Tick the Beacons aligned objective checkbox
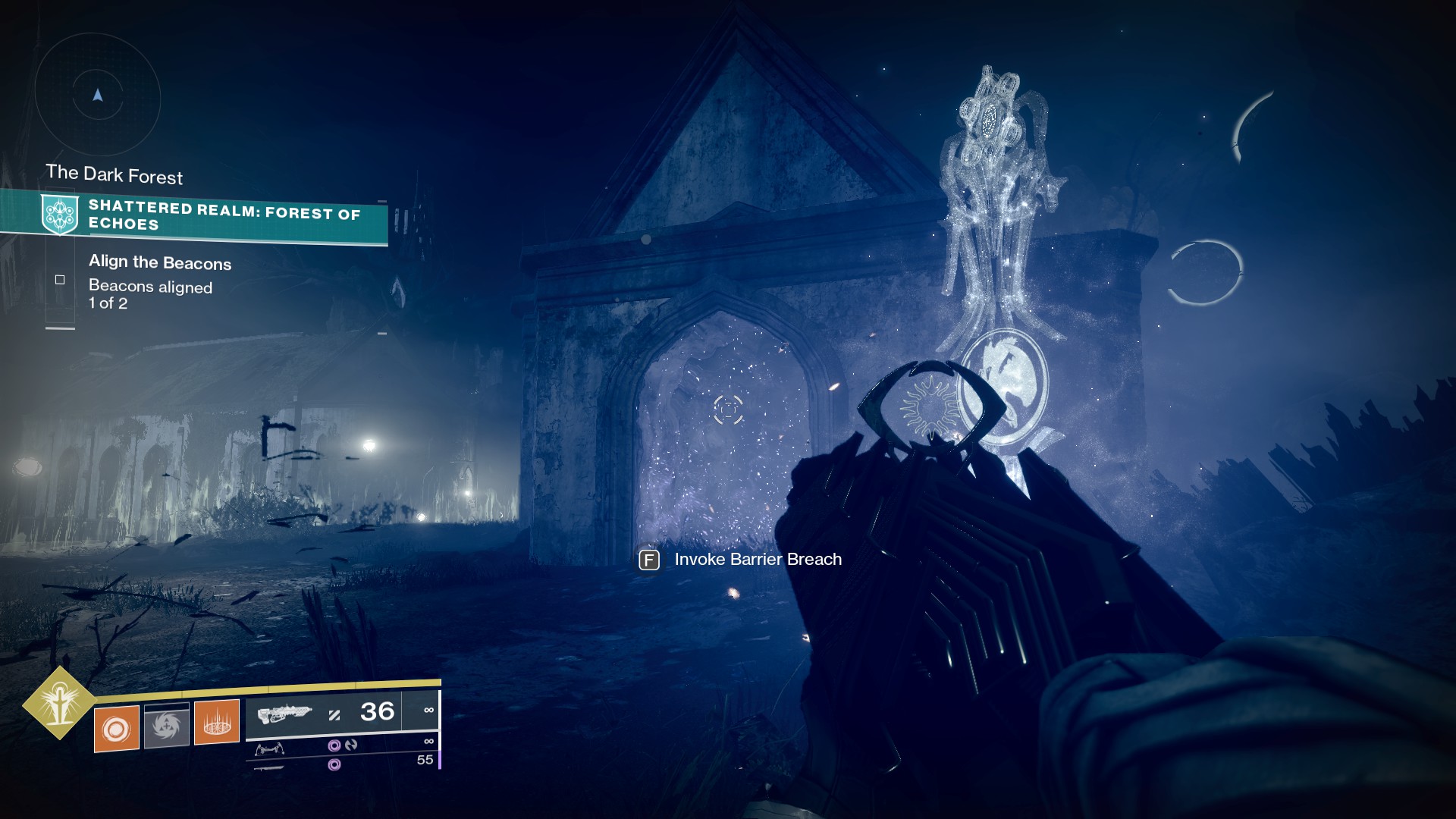 pyautogui.click(x=60, y=280)
